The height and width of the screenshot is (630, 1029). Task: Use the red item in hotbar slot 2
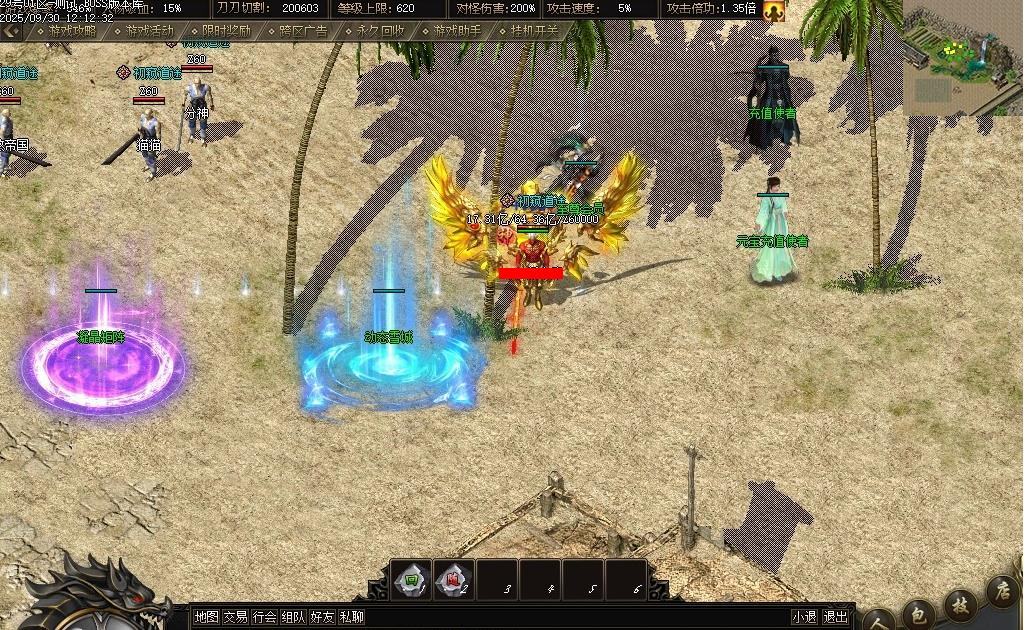[x=453, y=579]
